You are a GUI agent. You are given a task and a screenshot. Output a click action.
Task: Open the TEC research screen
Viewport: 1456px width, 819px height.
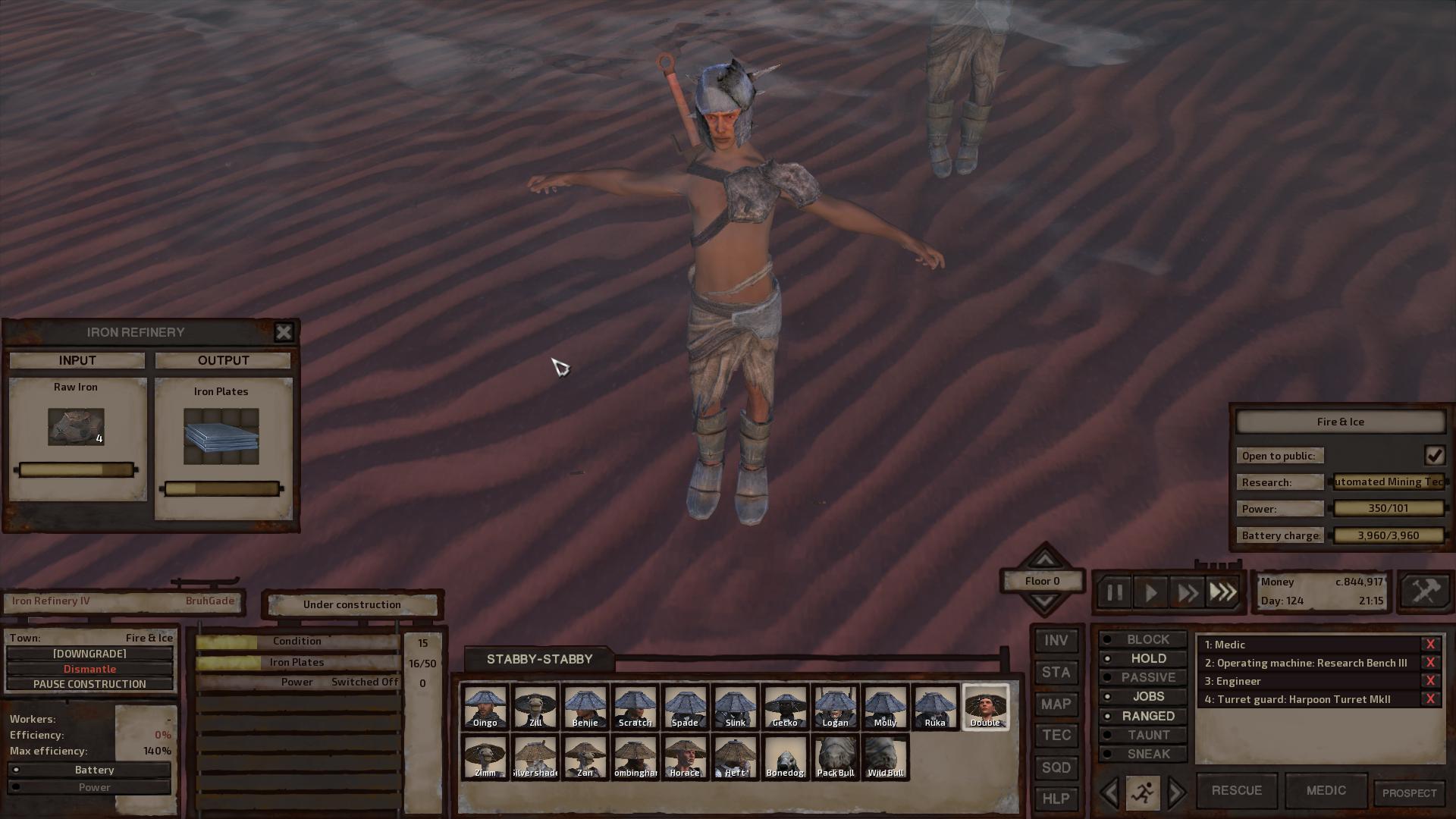click(x=1056, y=736)
